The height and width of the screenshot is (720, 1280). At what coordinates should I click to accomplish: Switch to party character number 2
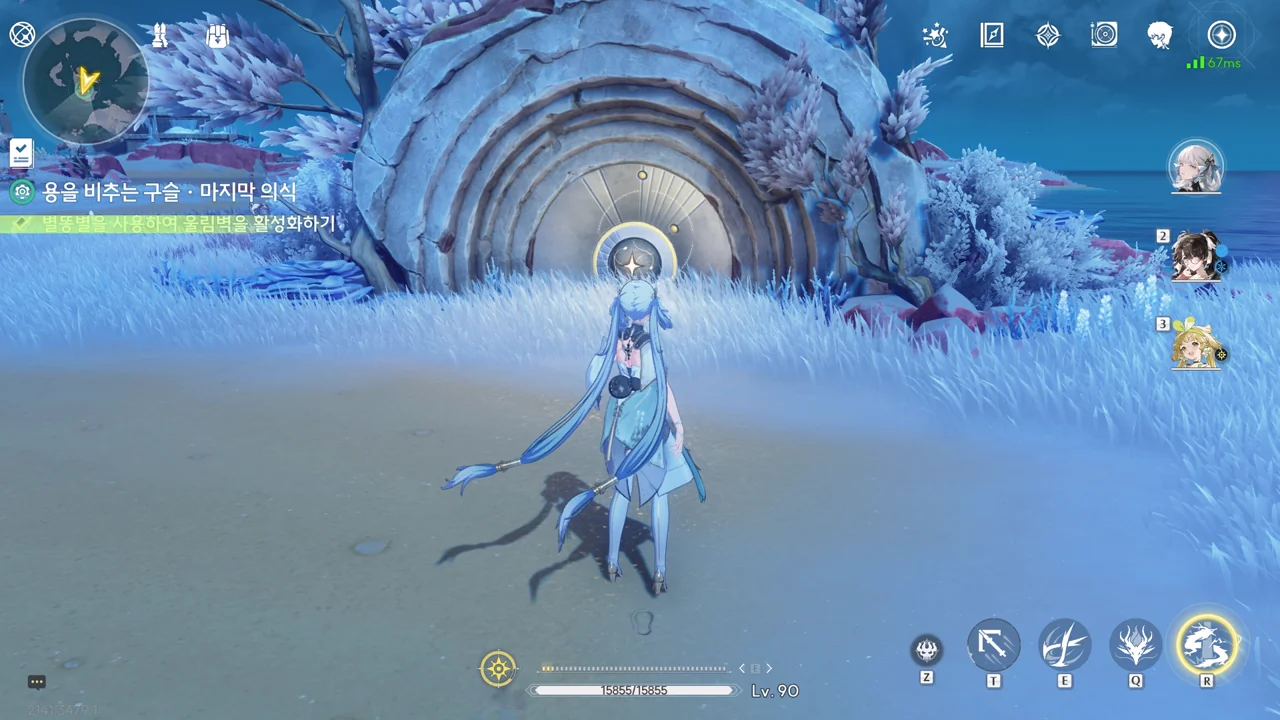point(1197,256)
